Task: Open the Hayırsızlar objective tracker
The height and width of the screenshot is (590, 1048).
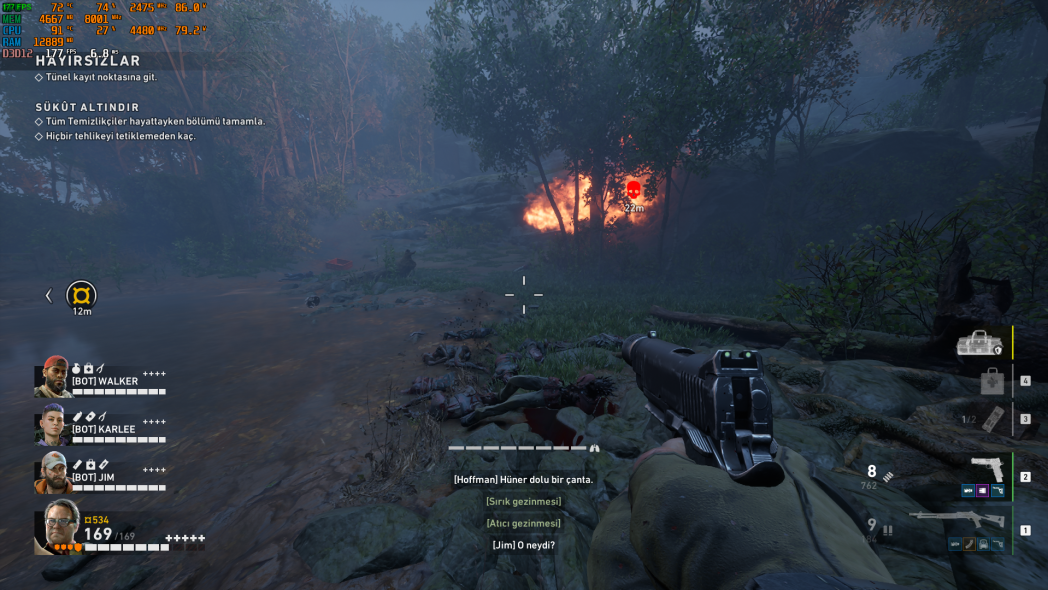Action: click(88, 61)
